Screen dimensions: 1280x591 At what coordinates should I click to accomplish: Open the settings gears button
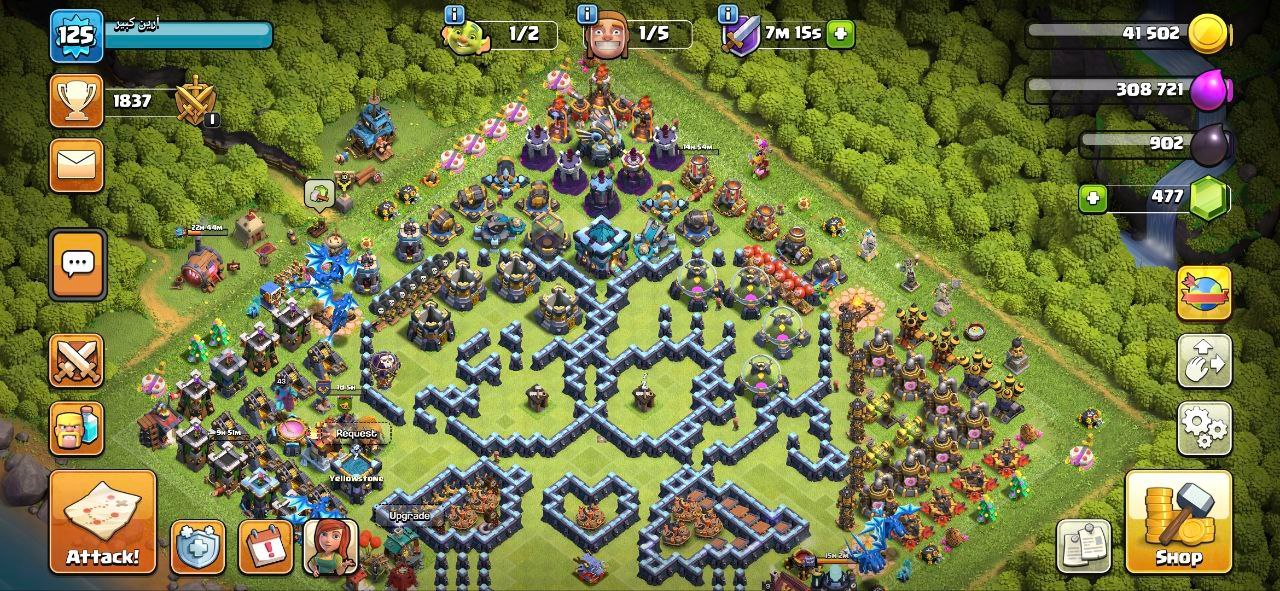pyautogui.click(x=1204, y=428)
